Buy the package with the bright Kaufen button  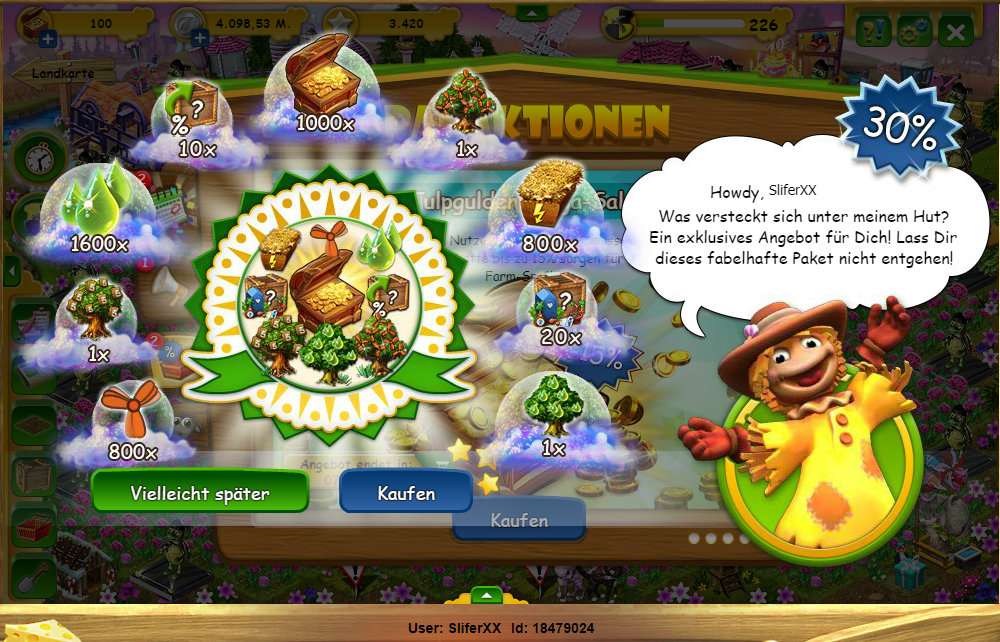[x=406, y=493]
